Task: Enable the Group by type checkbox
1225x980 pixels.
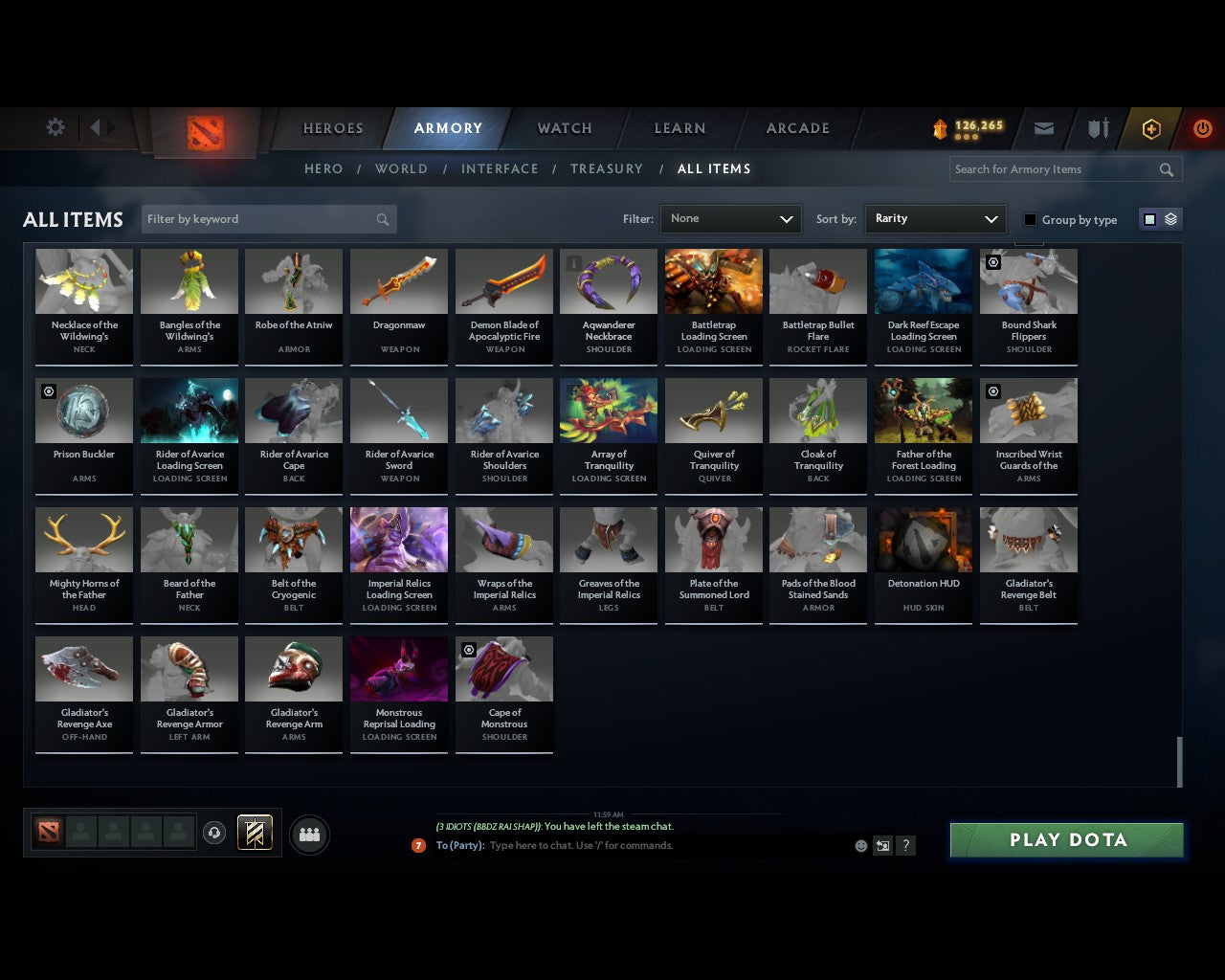Action: coord(1030,219)
